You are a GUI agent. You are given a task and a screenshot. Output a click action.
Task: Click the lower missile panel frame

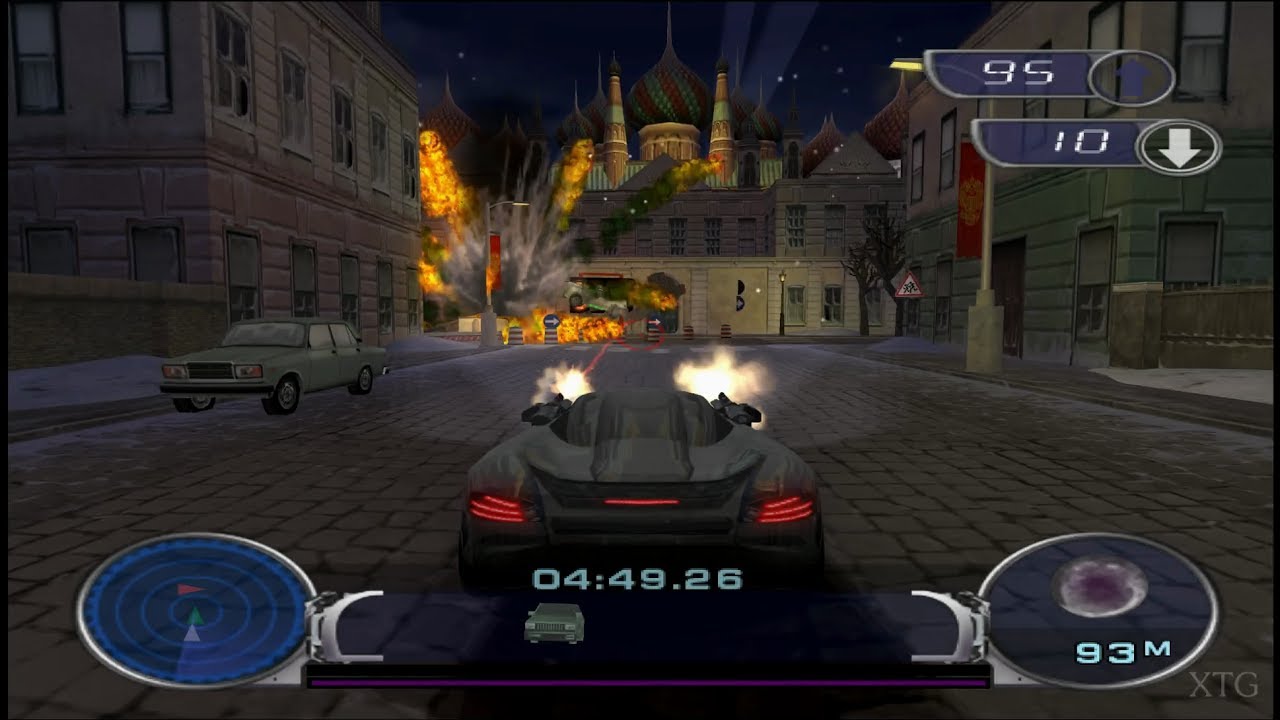tap(1085, 140)
